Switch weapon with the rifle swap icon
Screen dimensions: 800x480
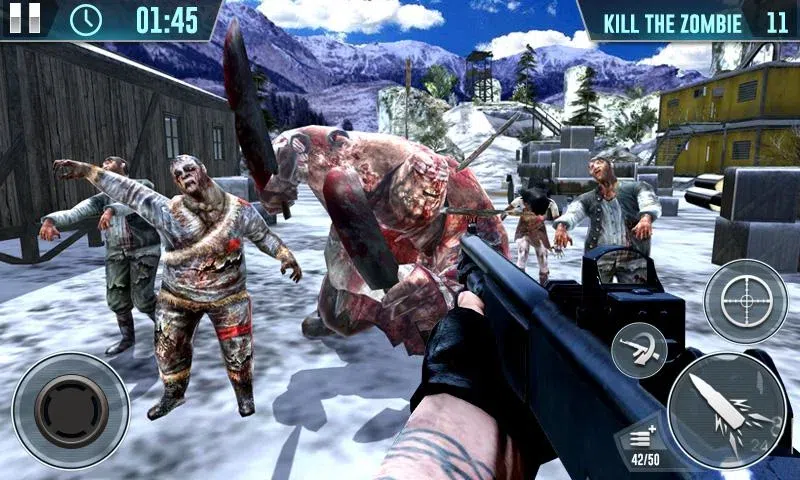pyautogui.click(x=639, y=350)
